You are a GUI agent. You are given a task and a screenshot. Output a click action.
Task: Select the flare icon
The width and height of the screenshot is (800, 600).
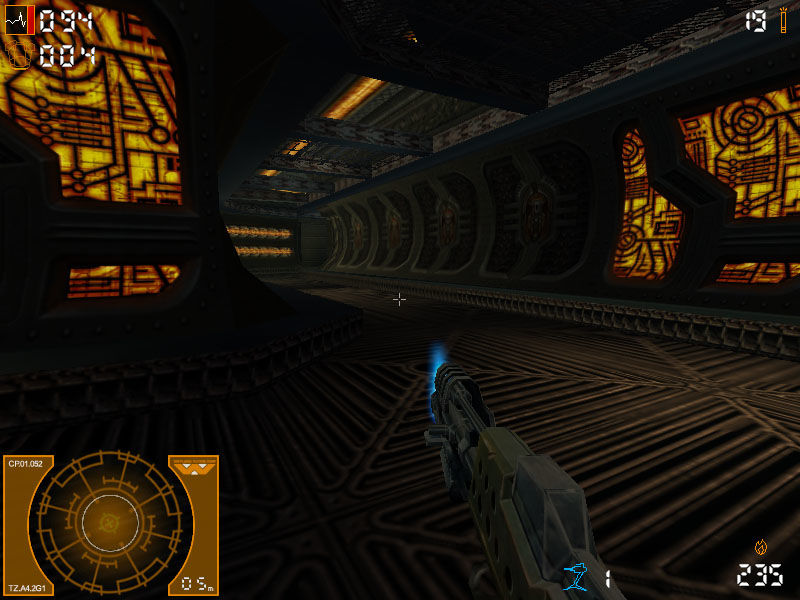point(782,21)
